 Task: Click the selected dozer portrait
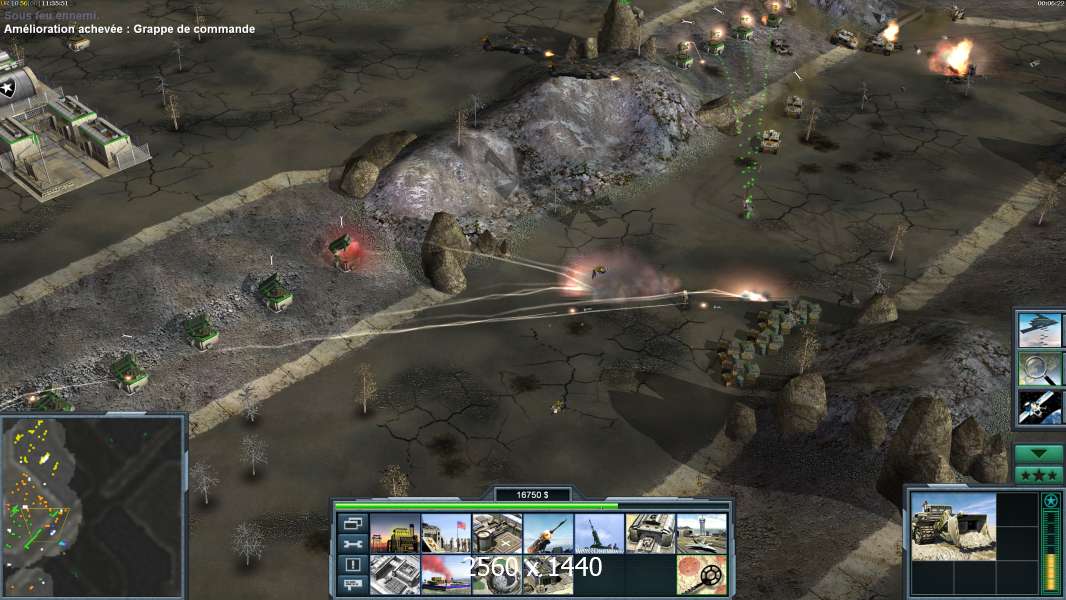tap(953, 526)
